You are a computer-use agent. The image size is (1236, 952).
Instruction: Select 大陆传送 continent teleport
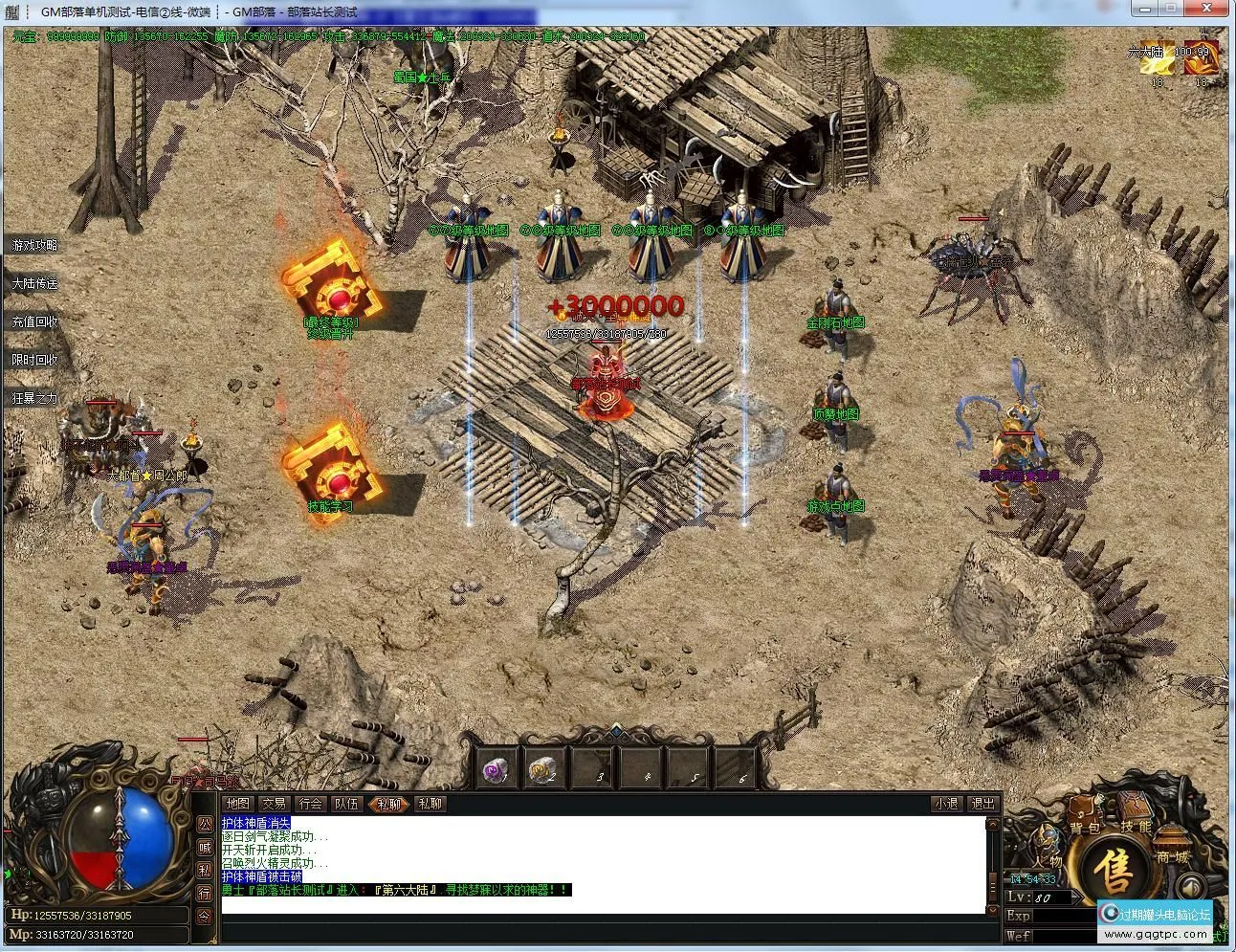pos(34,284)
